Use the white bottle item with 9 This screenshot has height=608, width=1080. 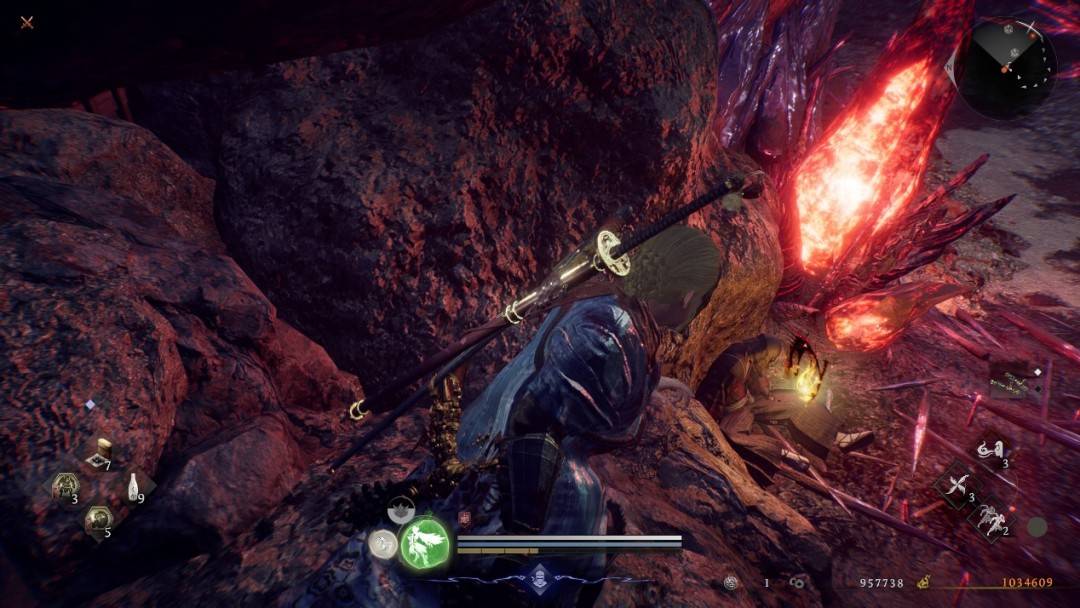[132, 487]
